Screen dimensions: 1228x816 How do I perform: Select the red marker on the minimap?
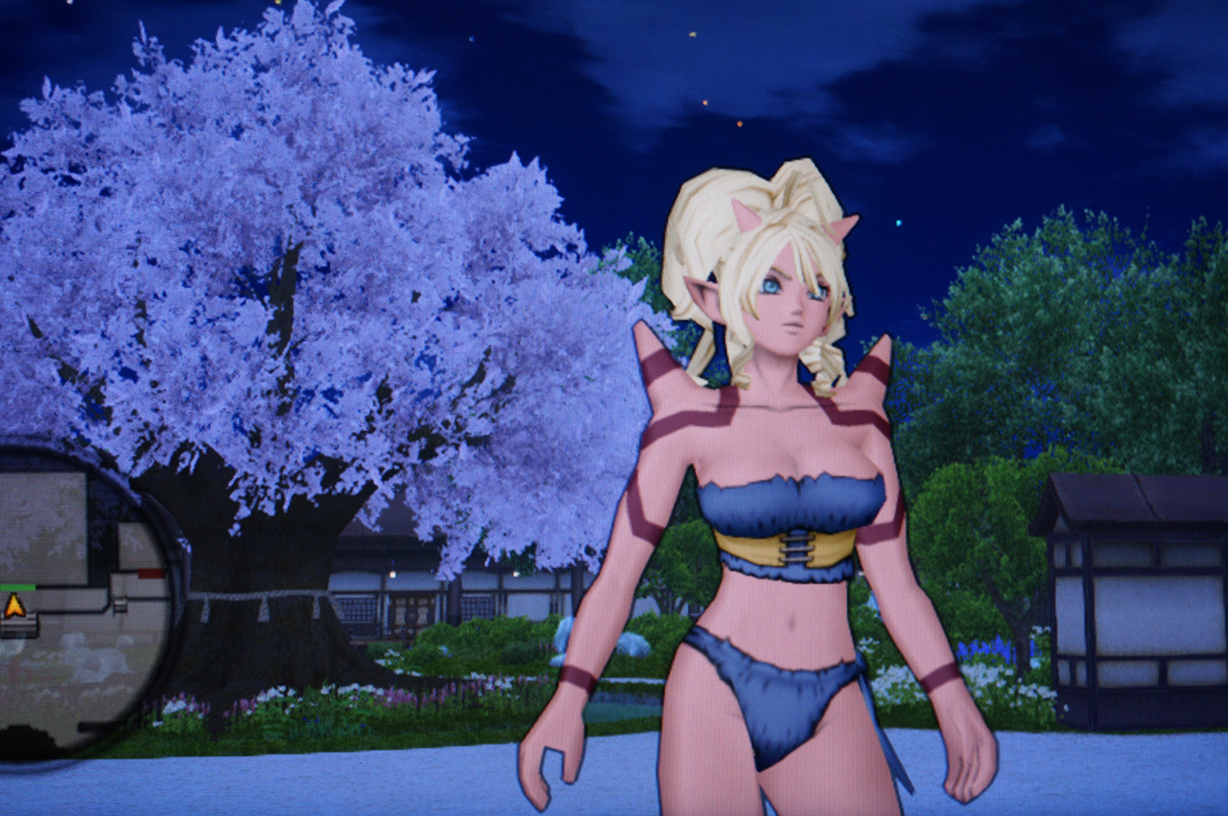[x=151, y=574]
